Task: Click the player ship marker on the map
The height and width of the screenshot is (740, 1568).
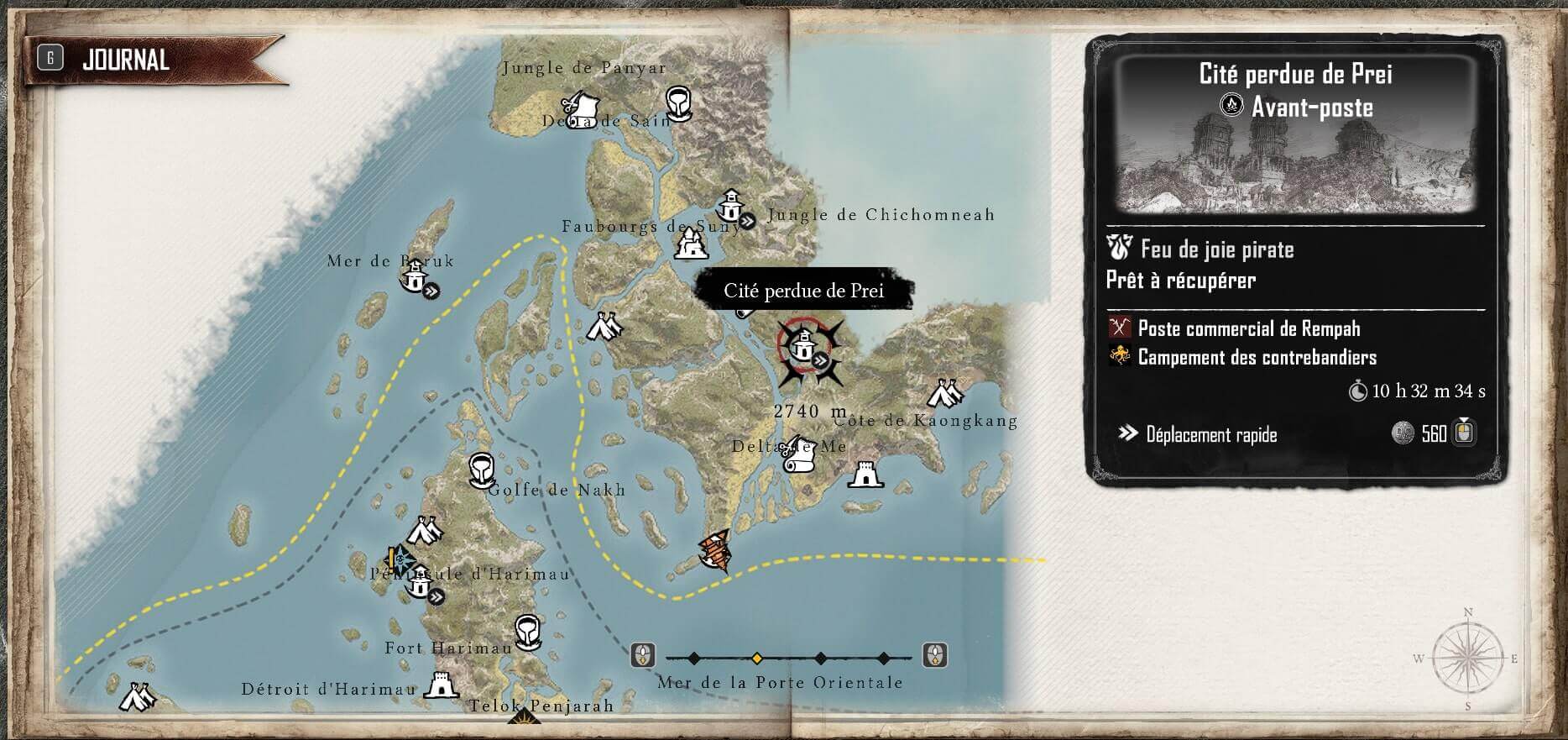Action: click(x=714, y=551)
